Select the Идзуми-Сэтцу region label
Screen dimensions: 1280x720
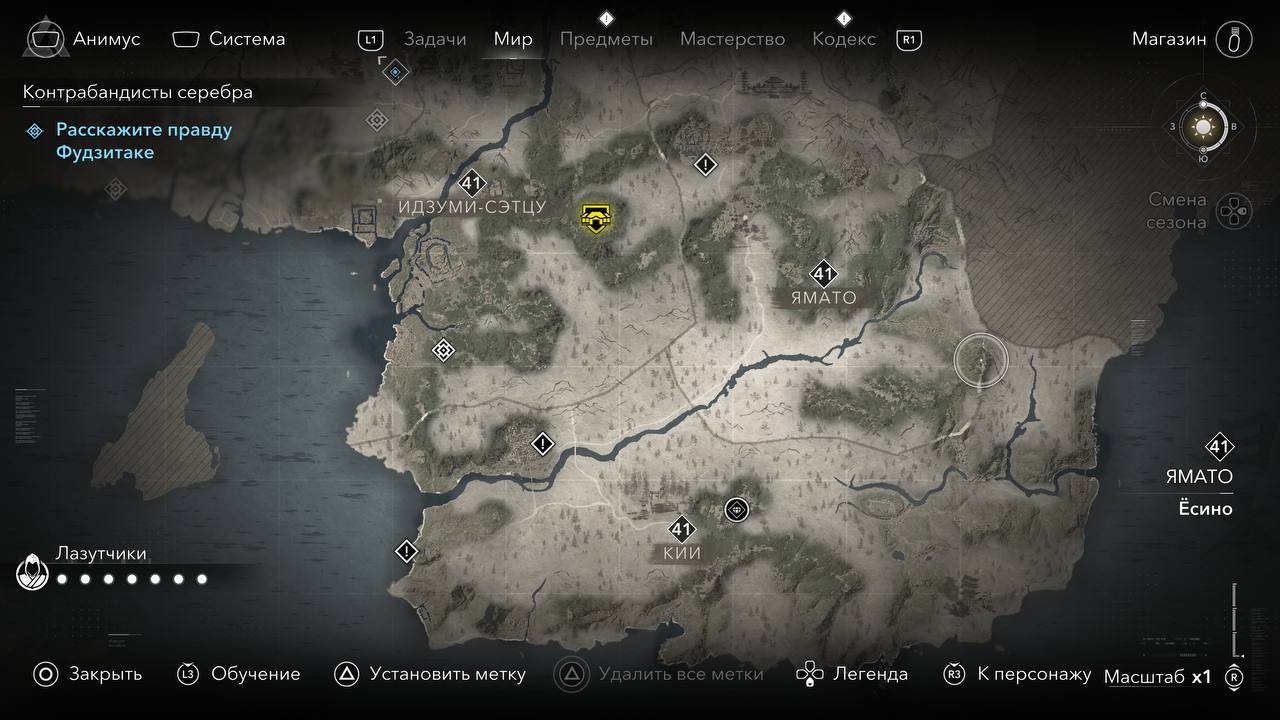point(472,207)
